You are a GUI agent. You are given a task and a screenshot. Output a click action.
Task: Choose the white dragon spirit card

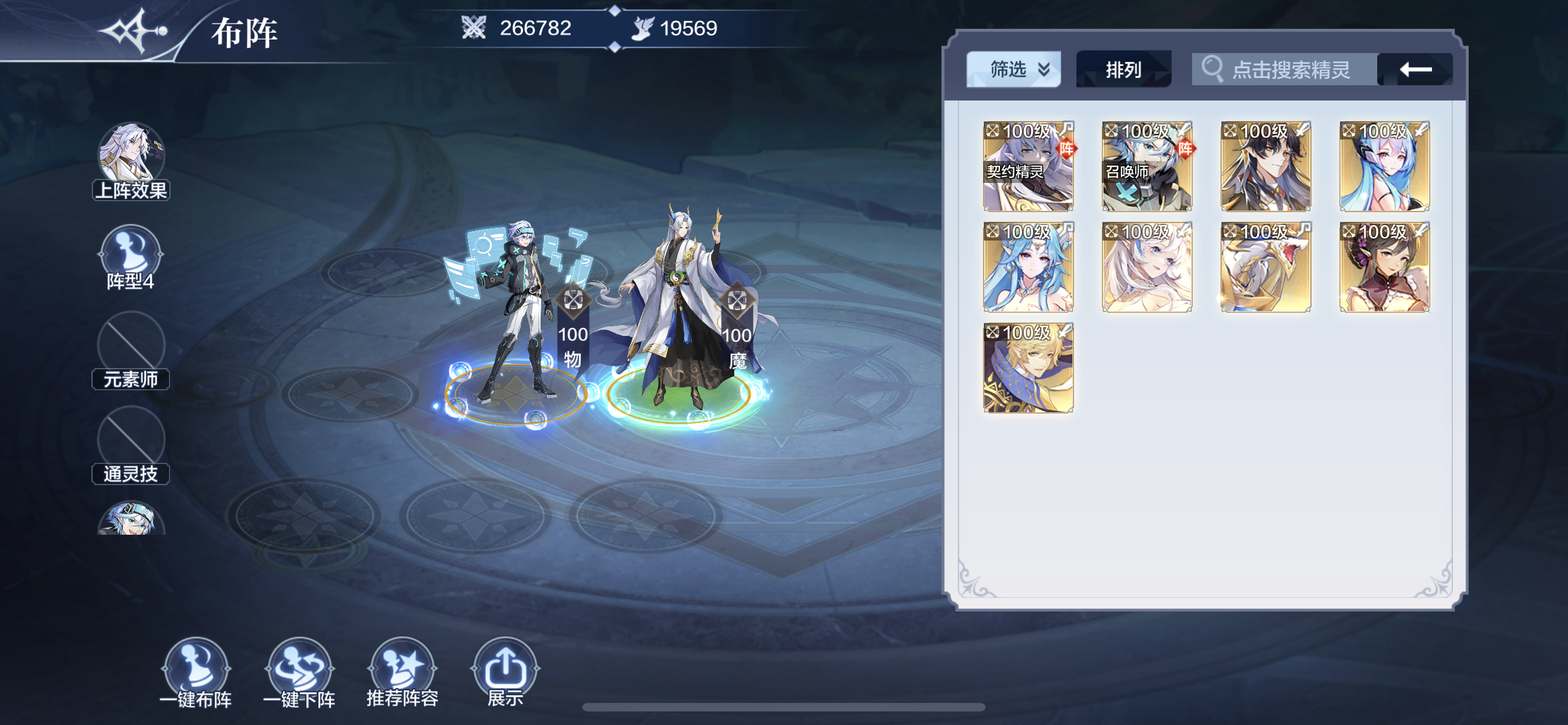tap(1265, 267)
